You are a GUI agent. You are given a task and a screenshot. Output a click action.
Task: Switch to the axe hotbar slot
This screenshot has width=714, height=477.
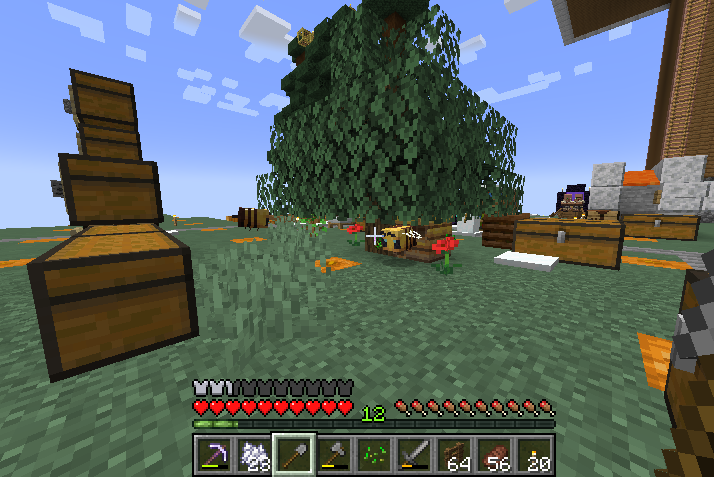click(333, 455)
